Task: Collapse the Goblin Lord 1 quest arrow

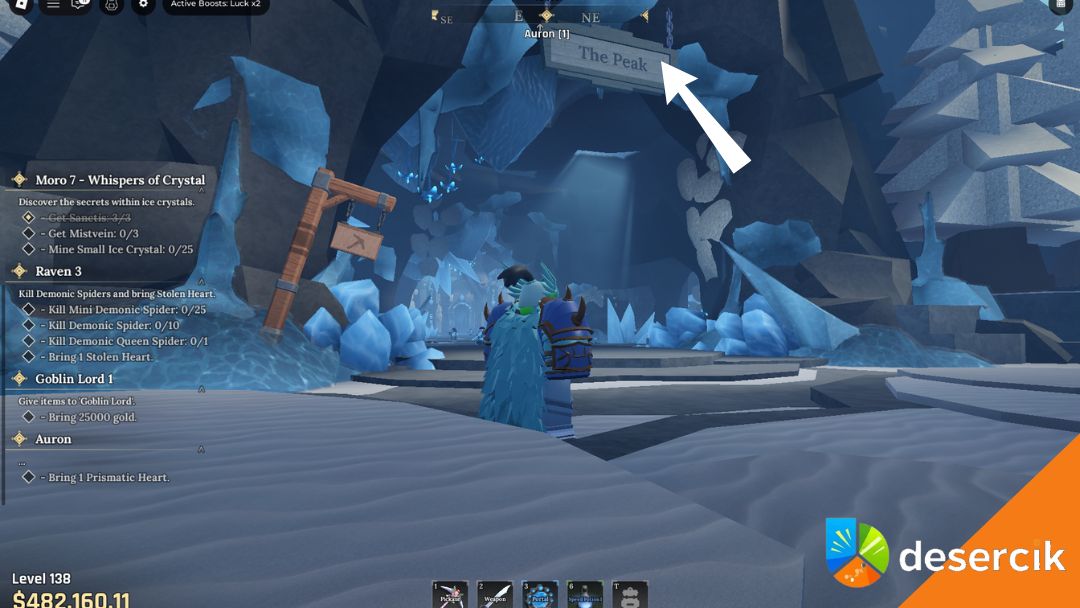Action: pyautogui.click(x=201, y=390)
